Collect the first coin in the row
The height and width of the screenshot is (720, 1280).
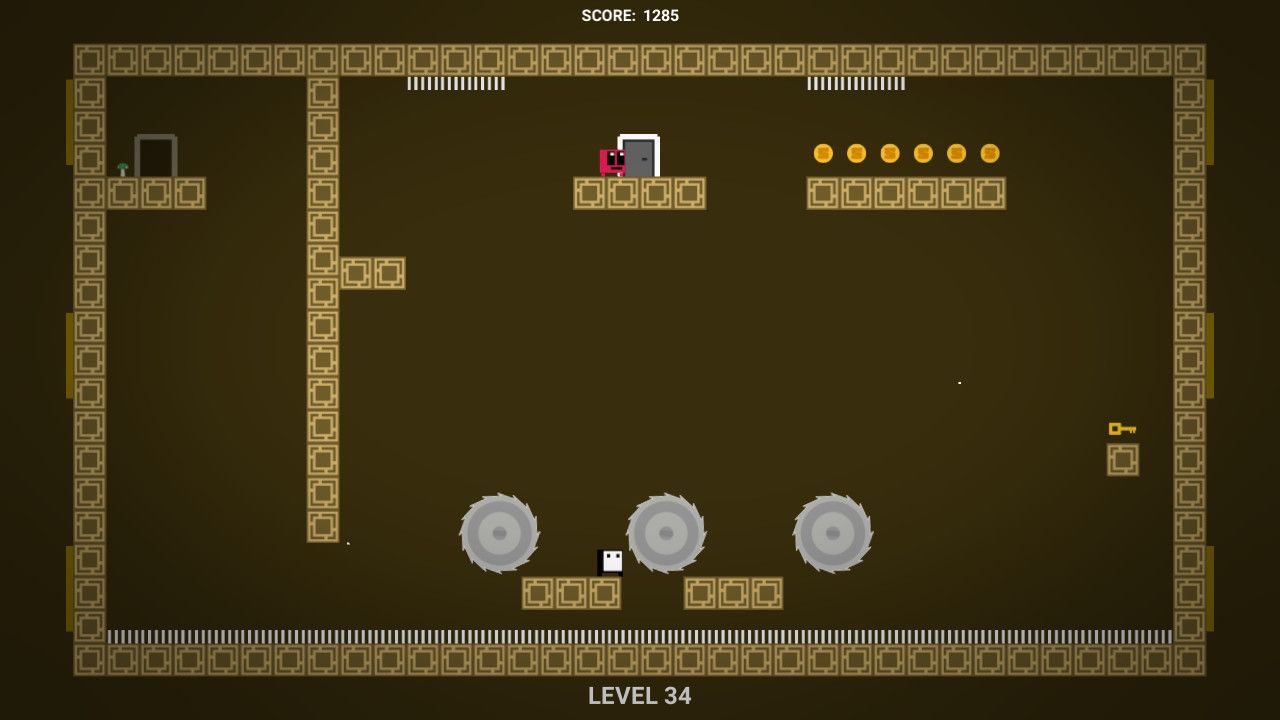click(823, 153)
